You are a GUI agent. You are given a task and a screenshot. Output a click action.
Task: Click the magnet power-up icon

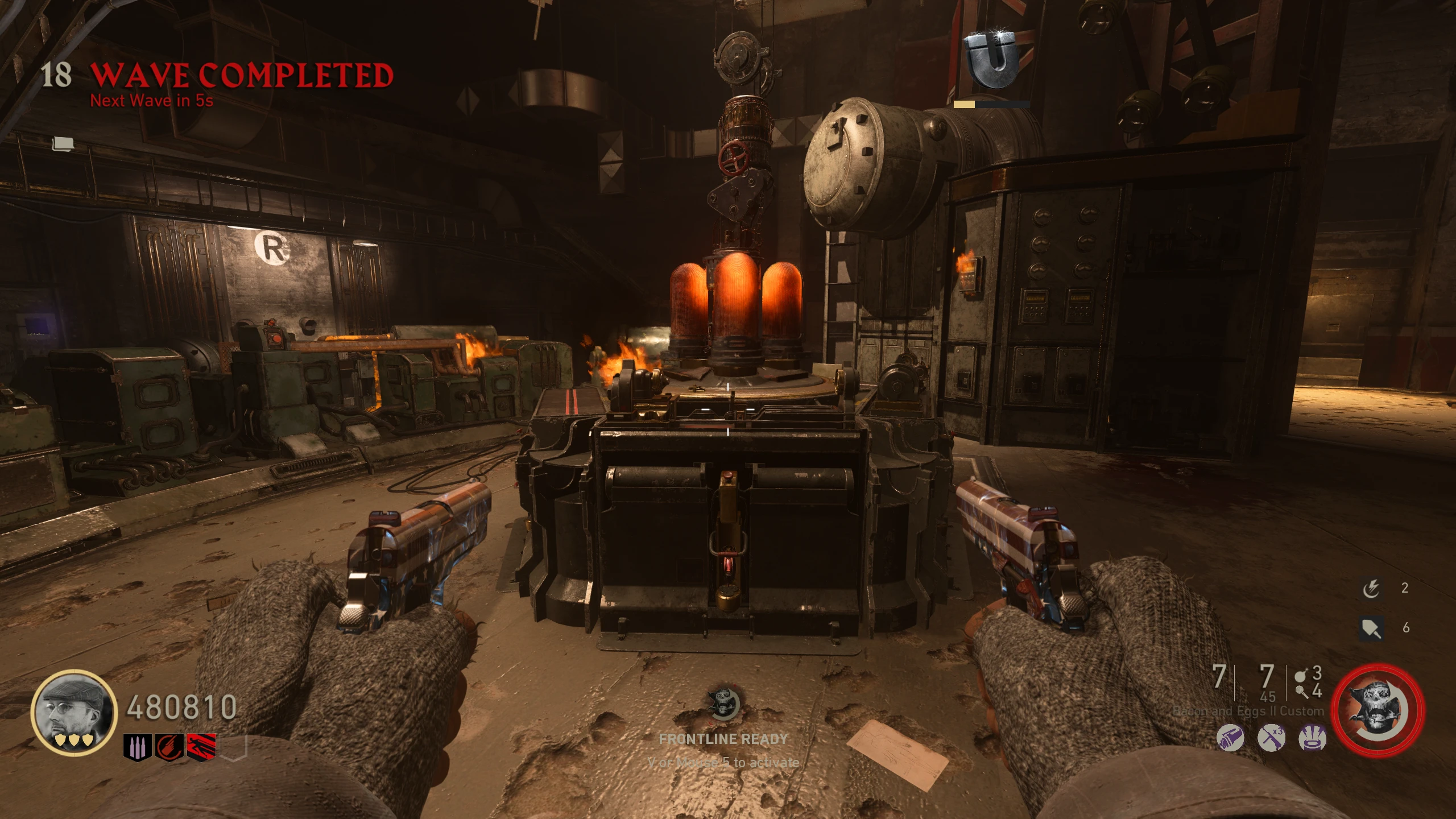click(992, 59)
